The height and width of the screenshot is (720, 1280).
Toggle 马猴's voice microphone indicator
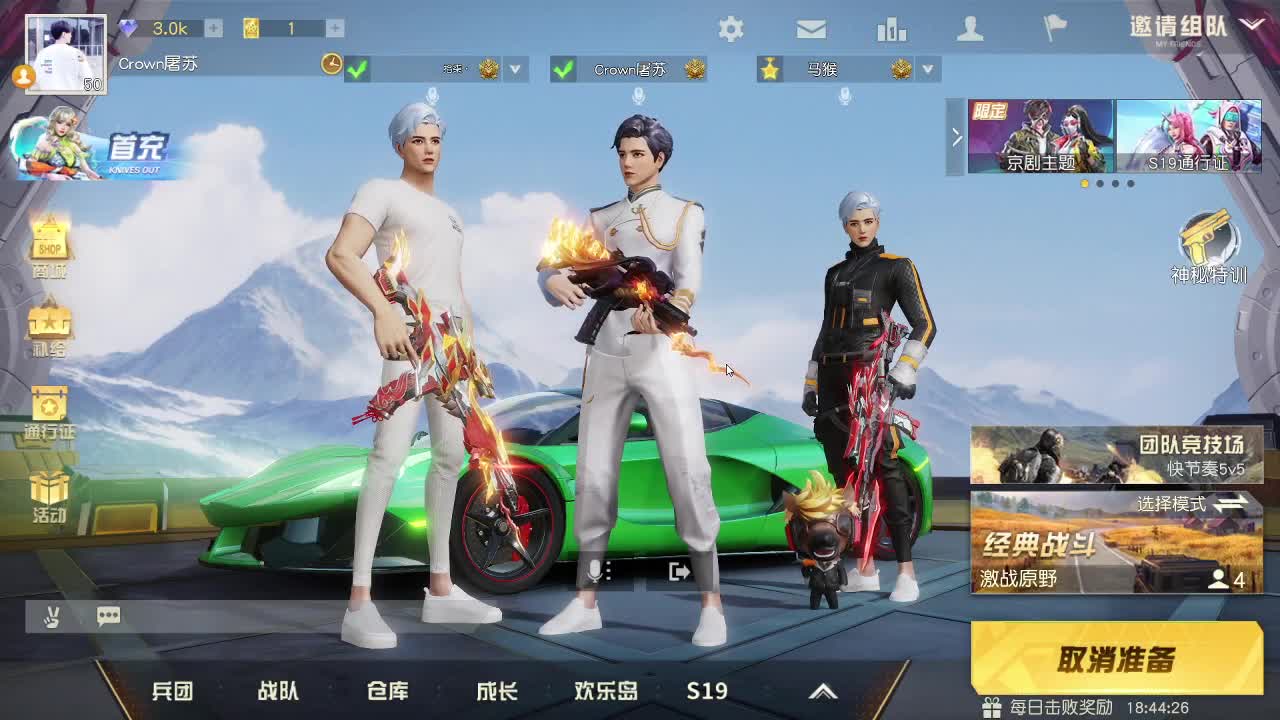tap(846, 97)
